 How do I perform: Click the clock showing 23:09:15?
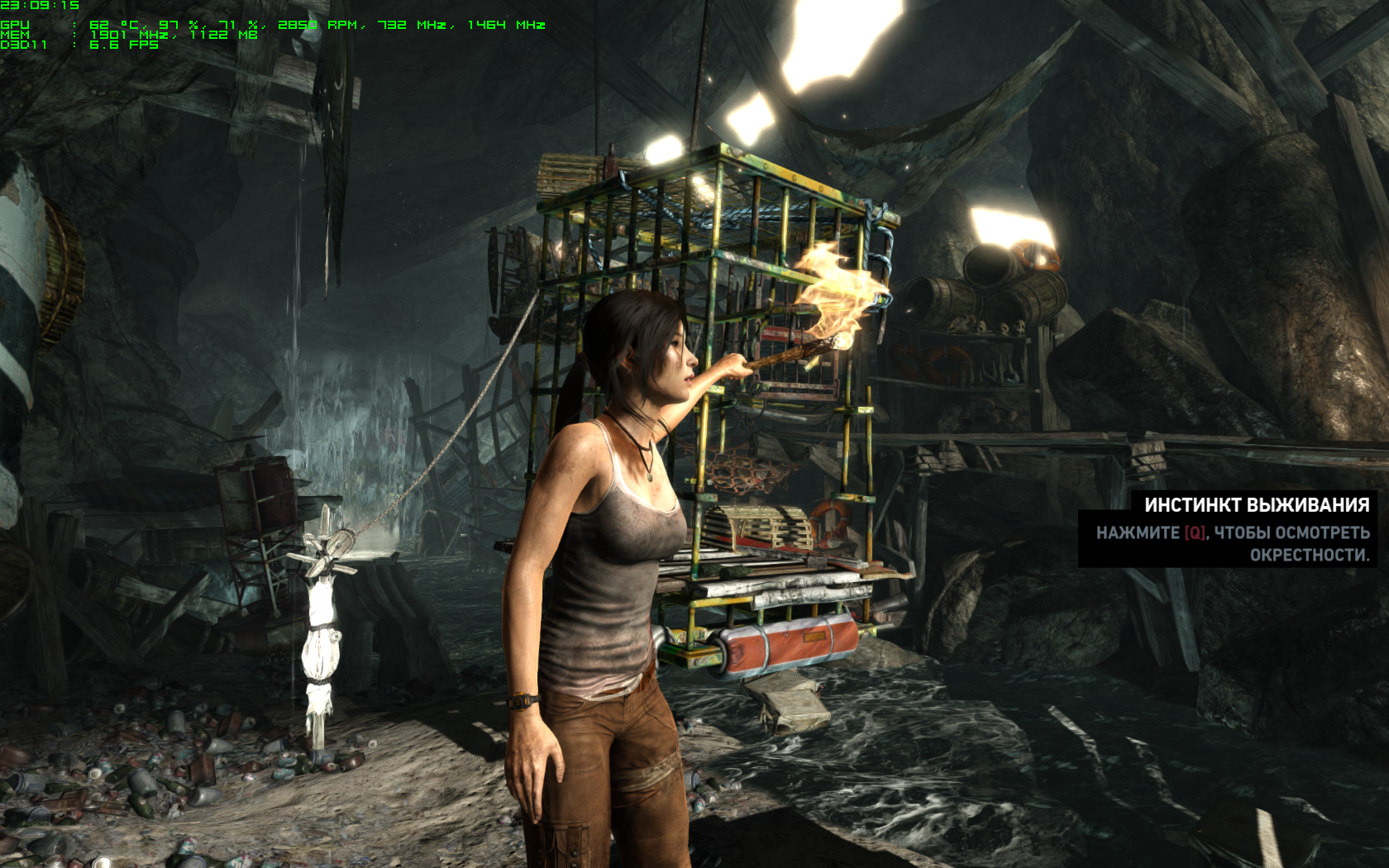(x=41, y=5)
